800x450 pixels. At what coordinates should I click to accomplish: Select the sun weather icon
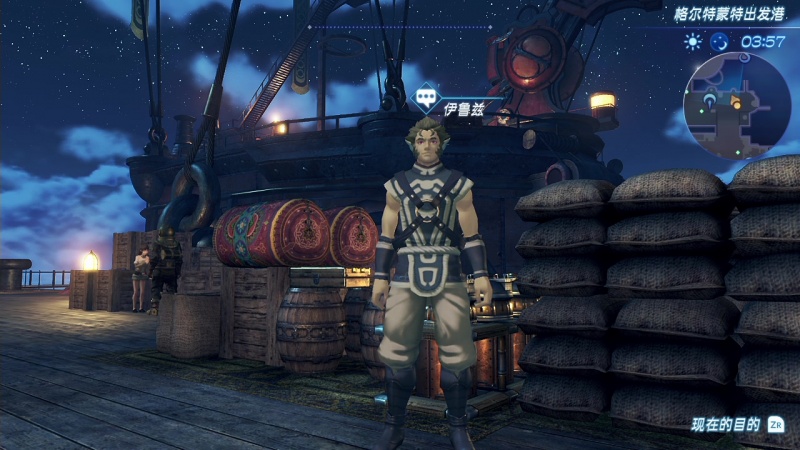[692, 42]
